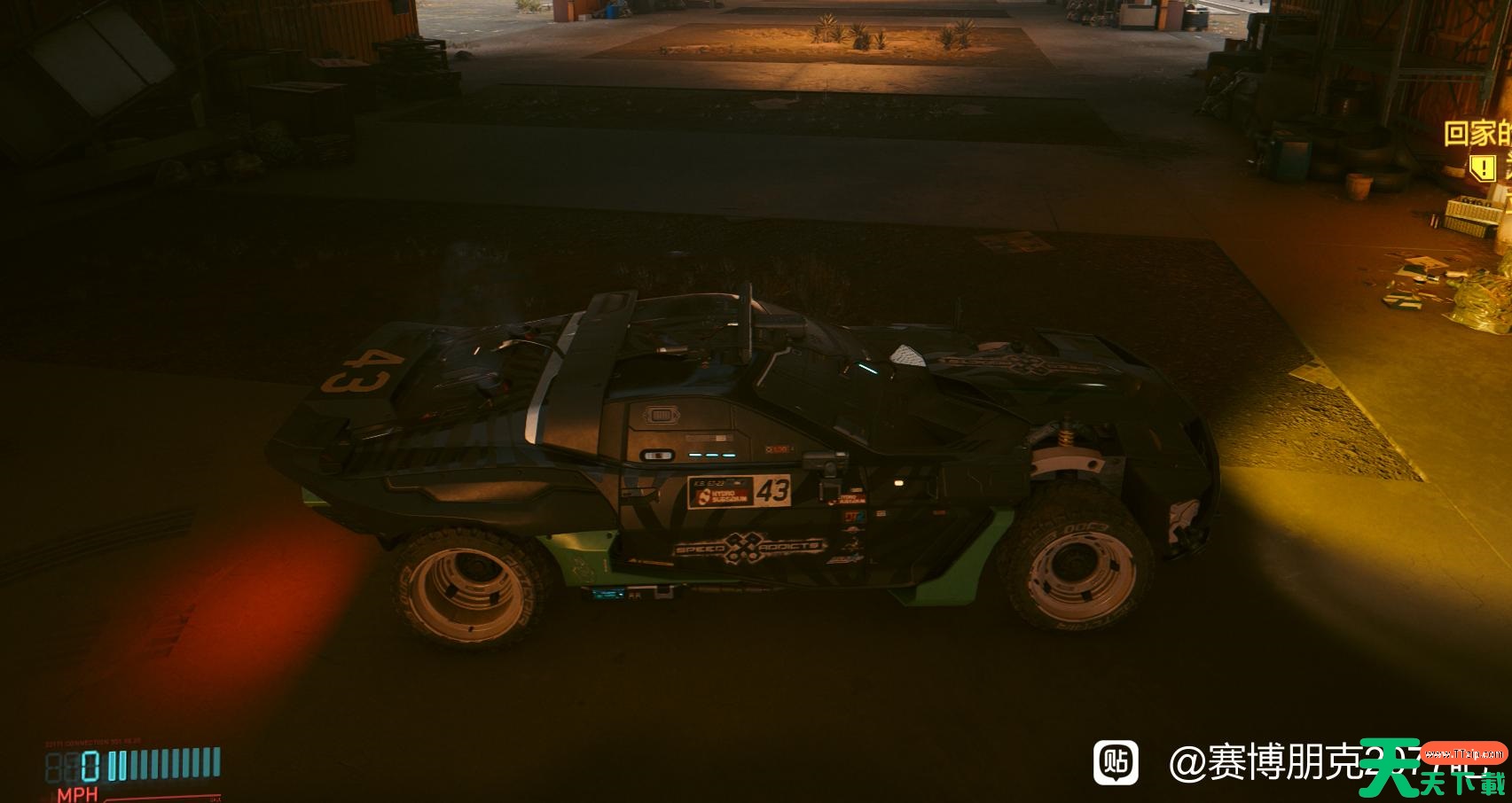1512x803 pixels.
Task: Open the Tieba logo watermark
Action: pyautogui.click(x=1116, y=762)
